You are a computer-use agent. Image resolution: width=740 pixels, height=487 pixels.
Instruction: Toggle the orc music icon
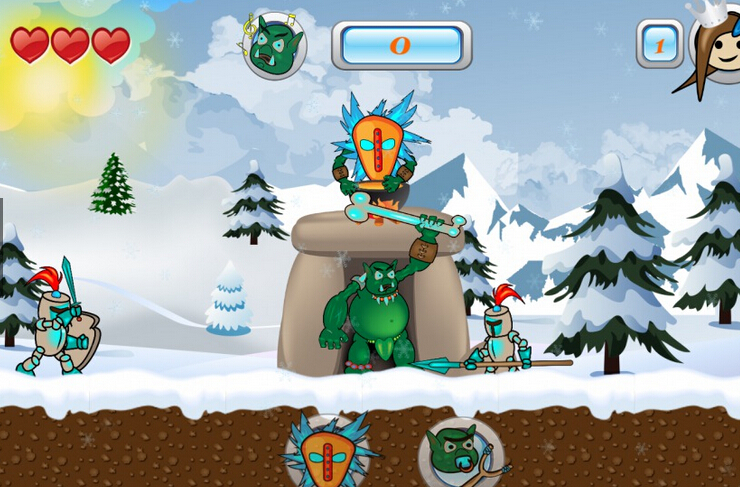pyautogui.click(x=274, y=45)
